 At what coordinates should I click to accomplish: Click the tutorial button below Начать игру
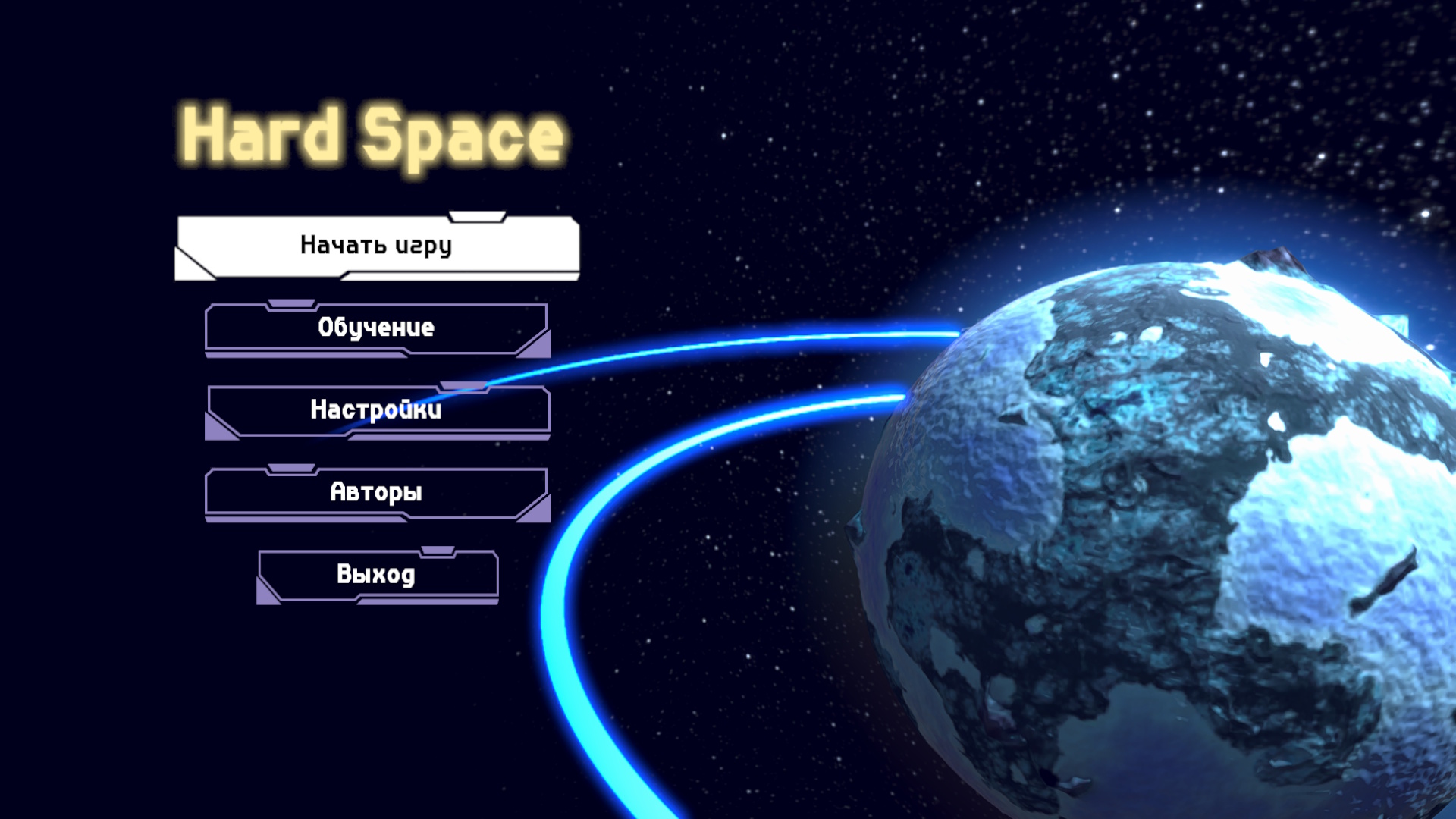tap(377, 328)
